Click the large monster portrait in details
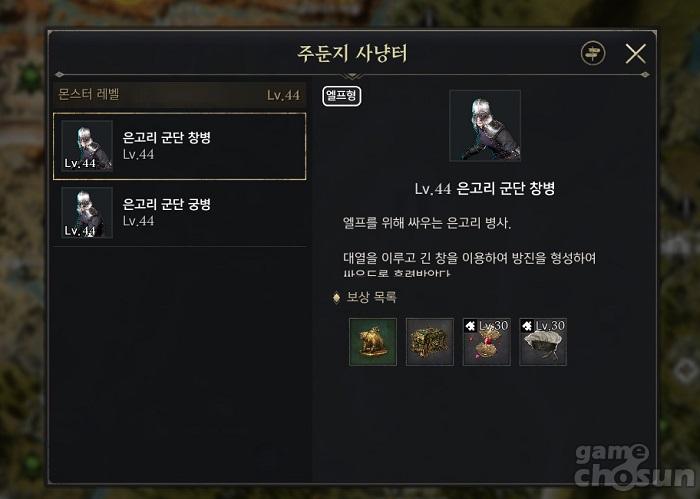Viewport: 700px width, 499px height. click(485, 126)
